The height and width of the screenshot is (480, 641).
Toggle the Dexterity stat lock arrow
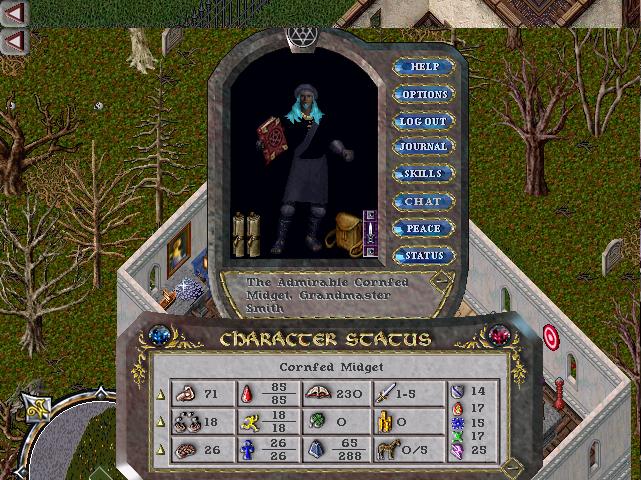point(159,422)
